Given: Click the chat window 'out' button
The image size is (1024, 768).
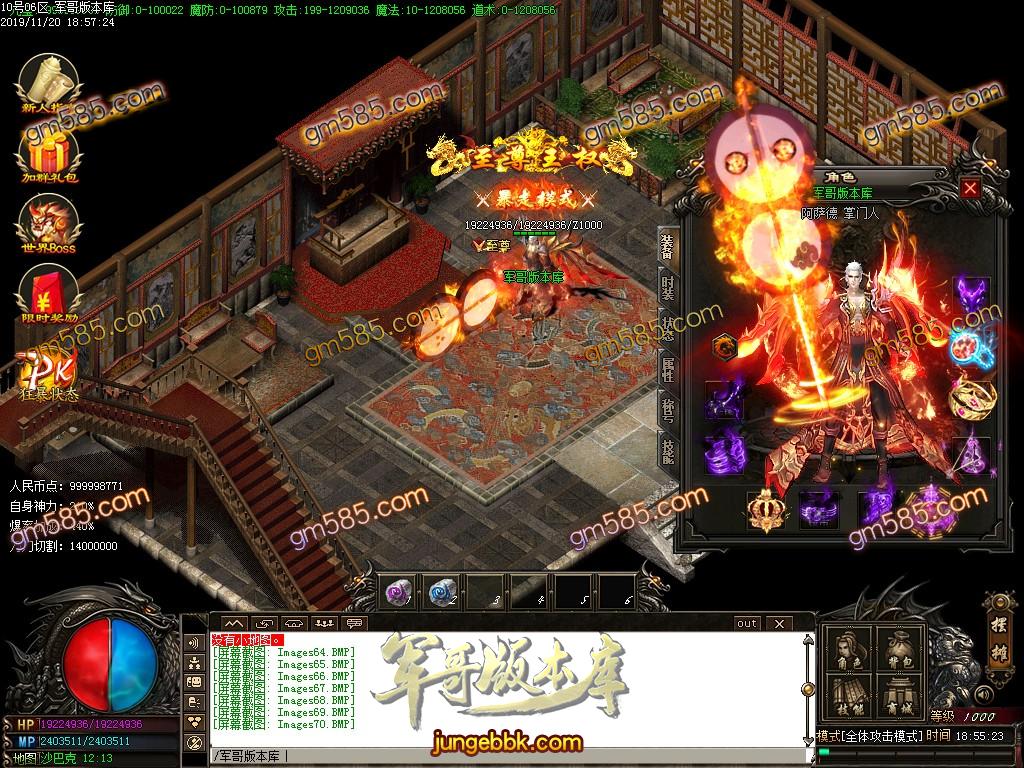Looking at the screenshot, I should point(747,623).
